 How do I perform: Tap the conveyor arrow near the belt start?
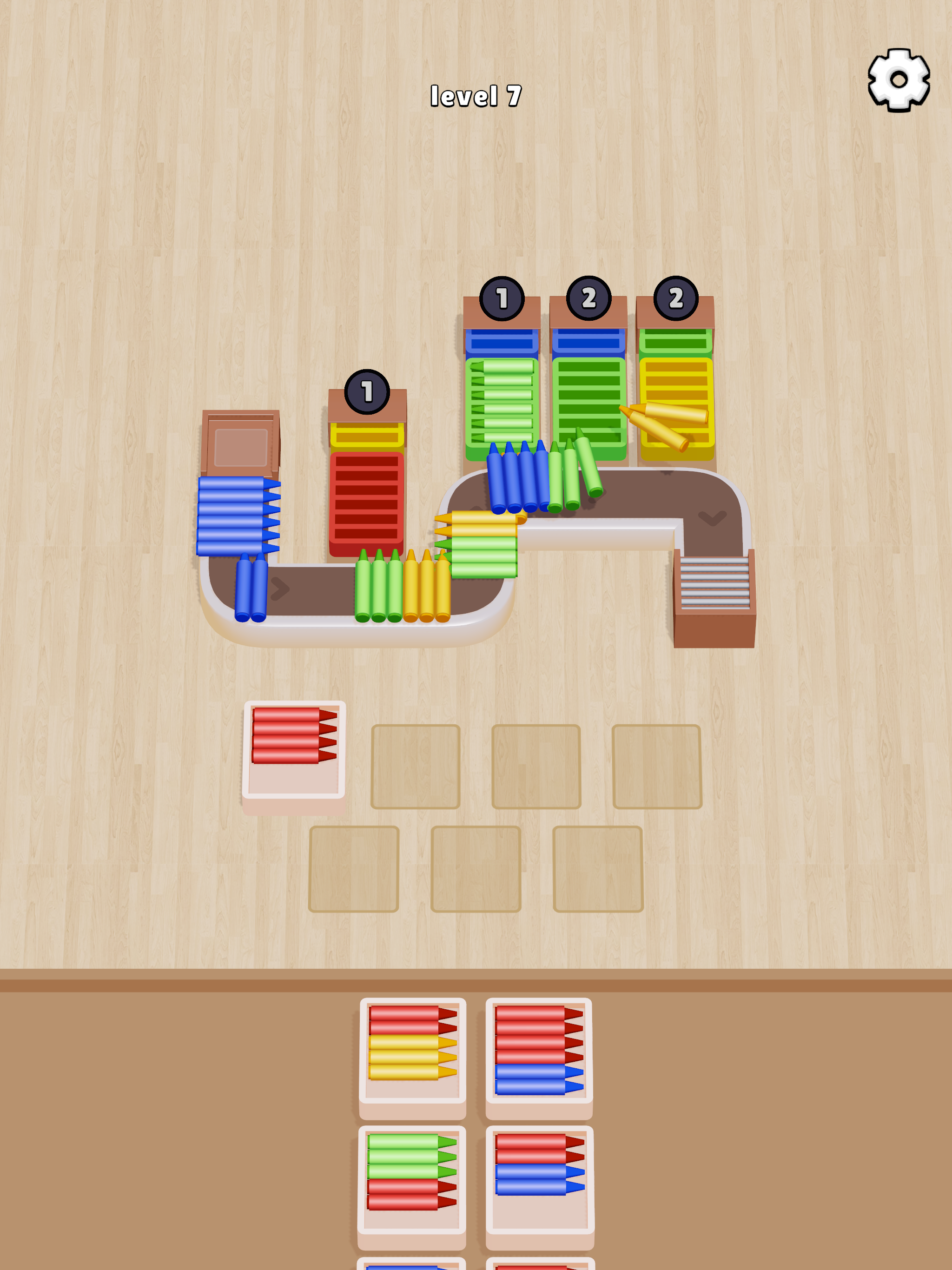click(280, 589)
